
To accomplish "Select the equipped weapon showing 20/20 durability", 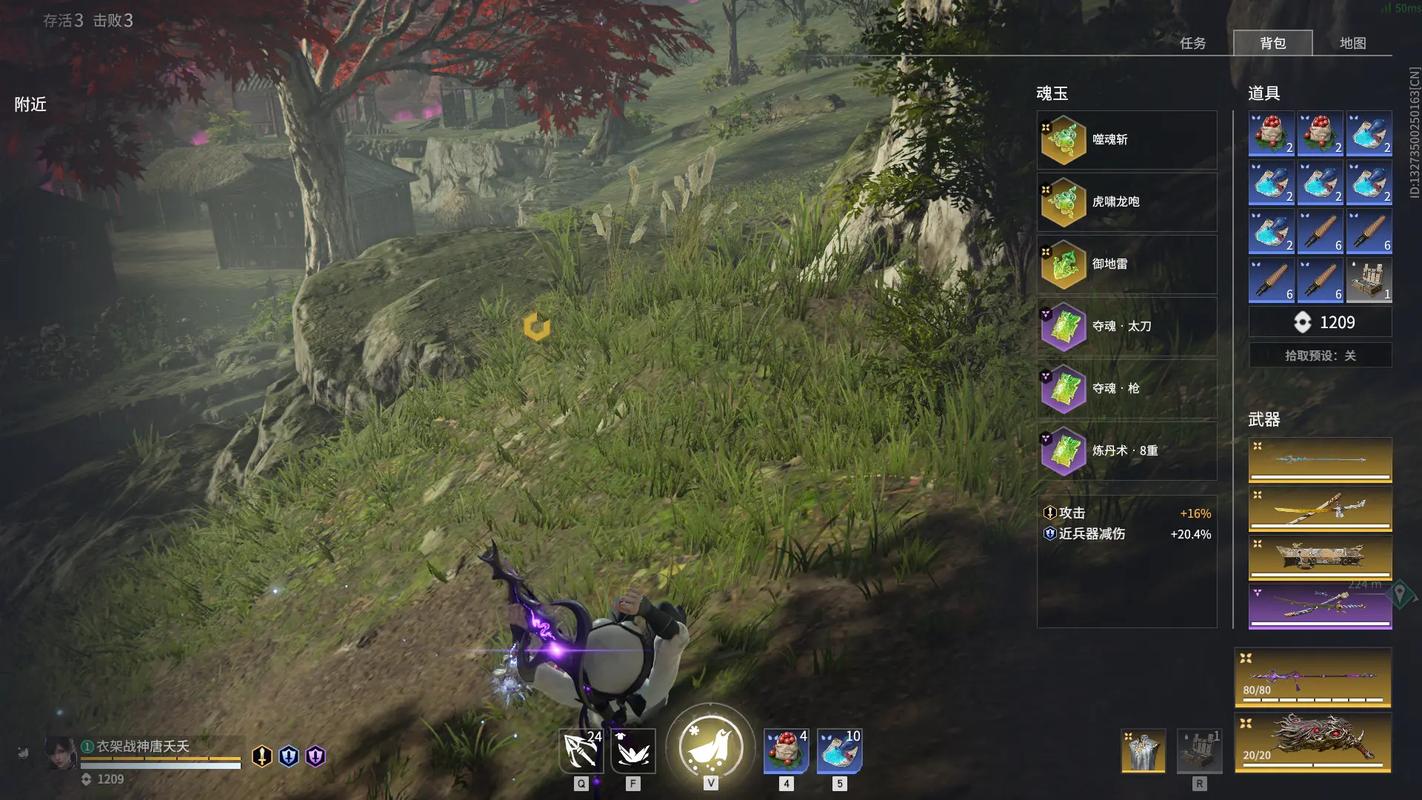I will point(1313,742).
